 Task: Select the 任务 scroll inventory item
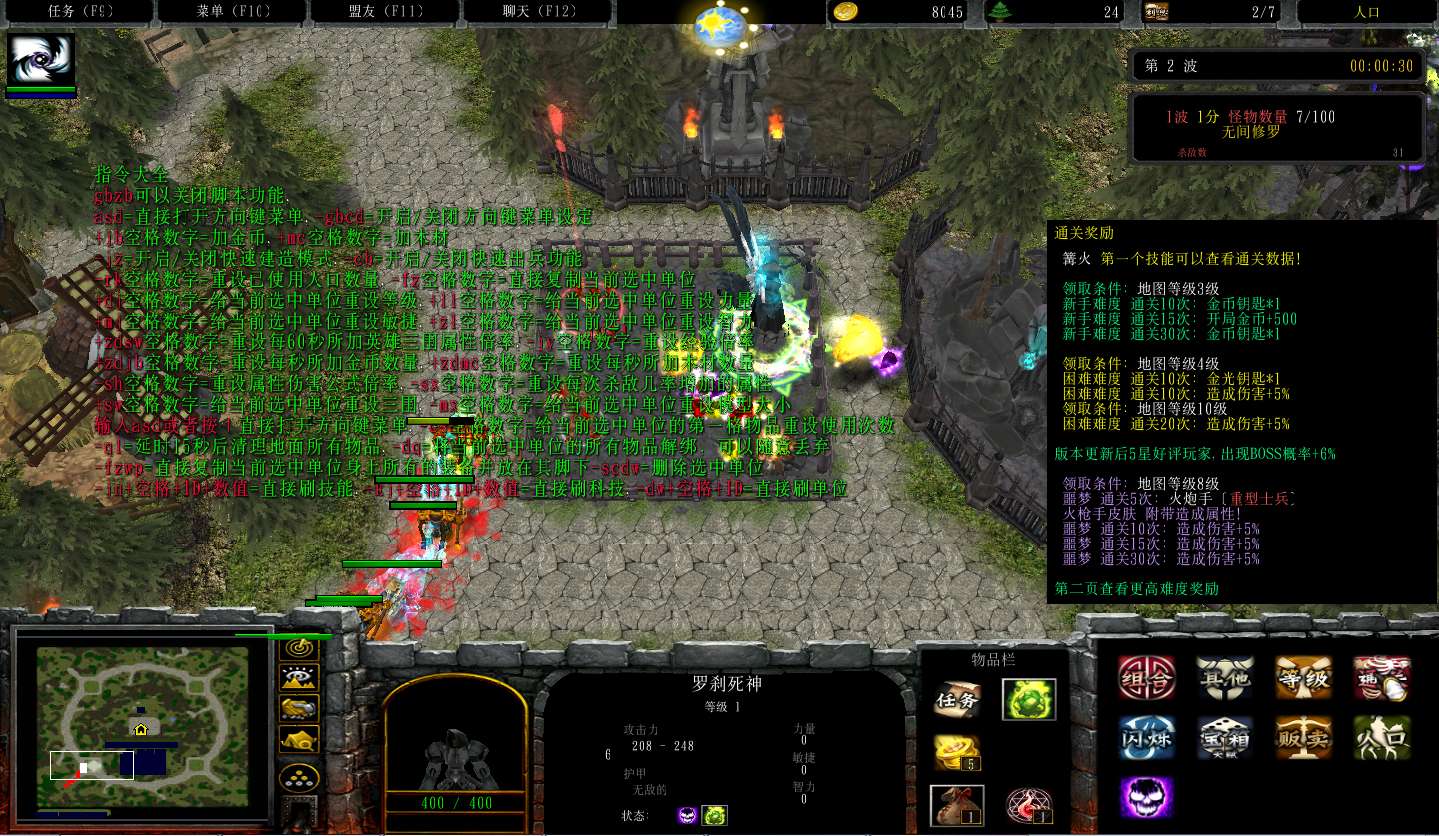point(957,700)
